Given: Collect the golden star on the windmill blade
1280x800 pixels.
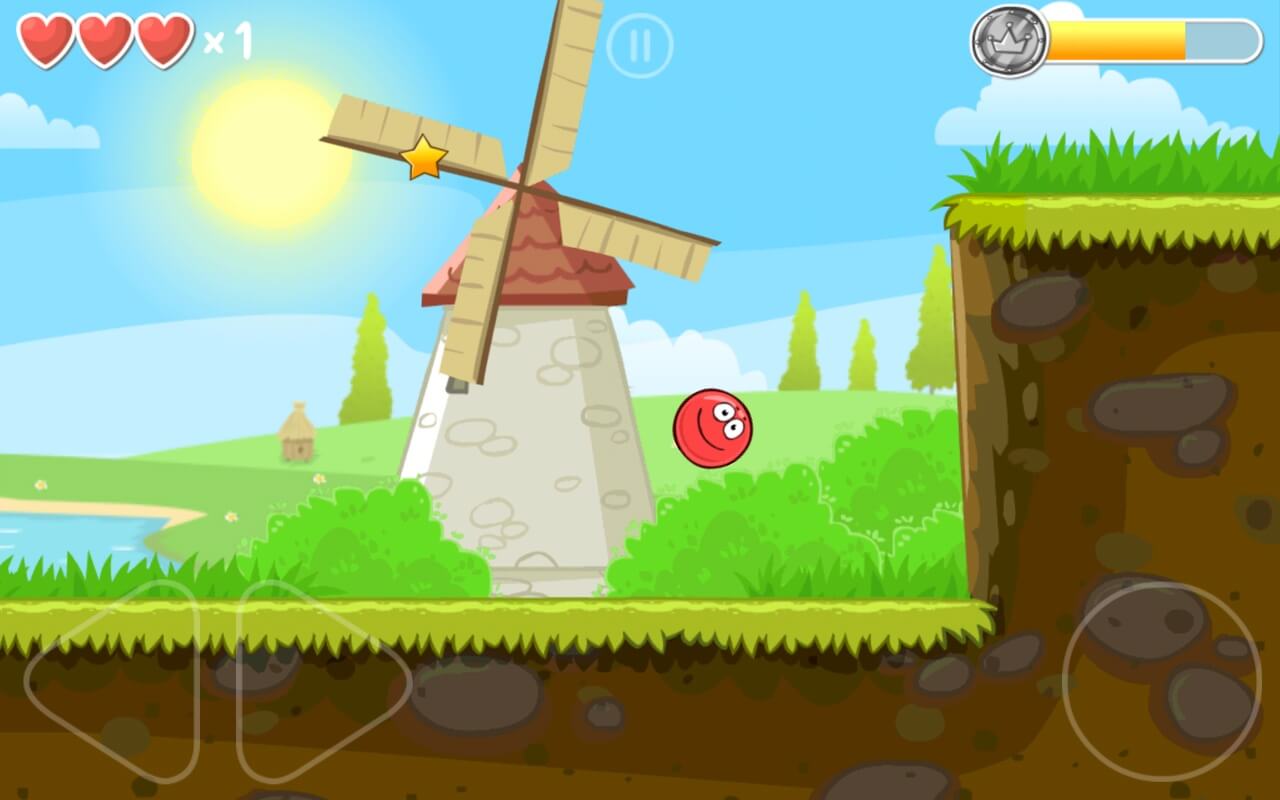Looking at the screenshot, I should tap(424, 156).
